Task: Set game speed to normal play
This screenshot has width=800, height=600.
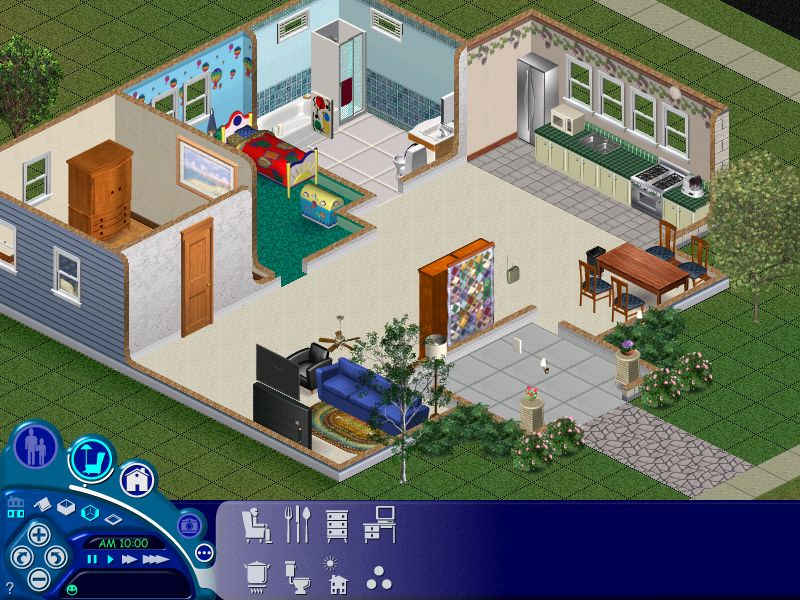Action: 108,560
